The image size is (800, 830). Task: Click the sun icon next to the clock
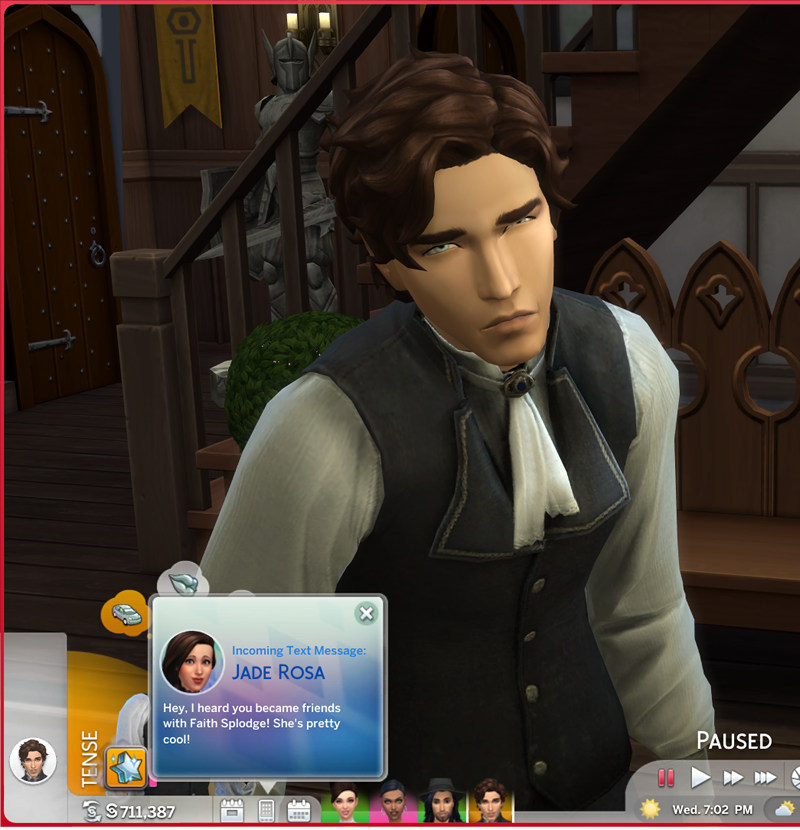pyautogui.click(x=651, y=808)
